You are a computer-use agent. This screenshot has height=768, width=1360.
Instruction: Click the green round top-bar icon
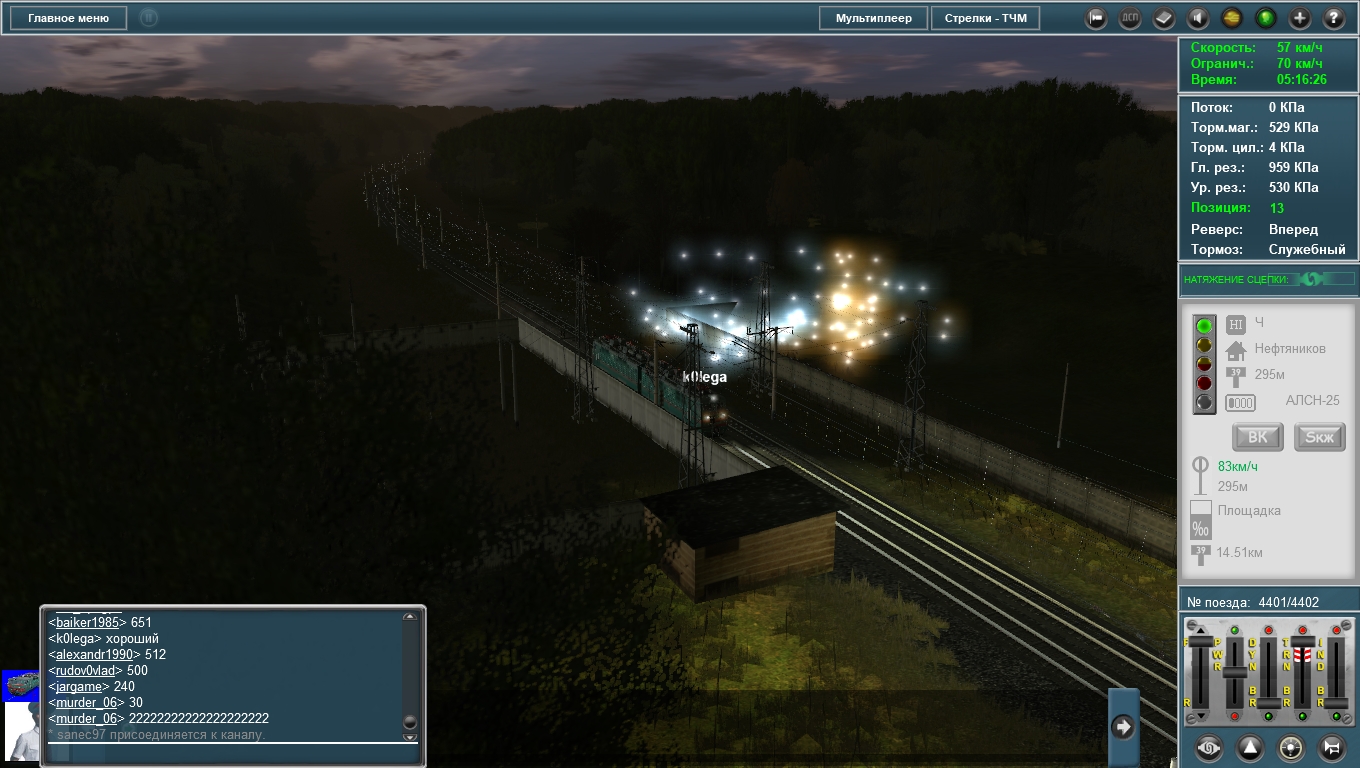(1266, 18)
